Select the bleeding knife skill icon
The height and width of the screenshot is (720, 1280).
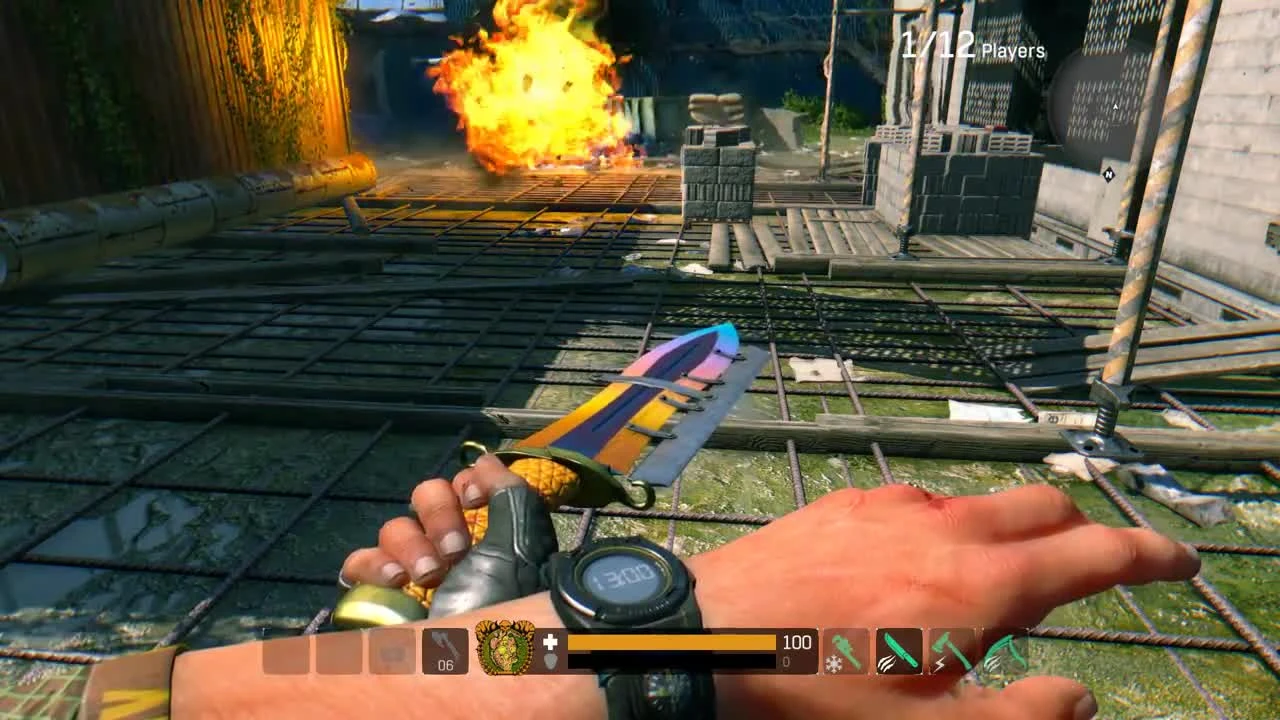900,651
